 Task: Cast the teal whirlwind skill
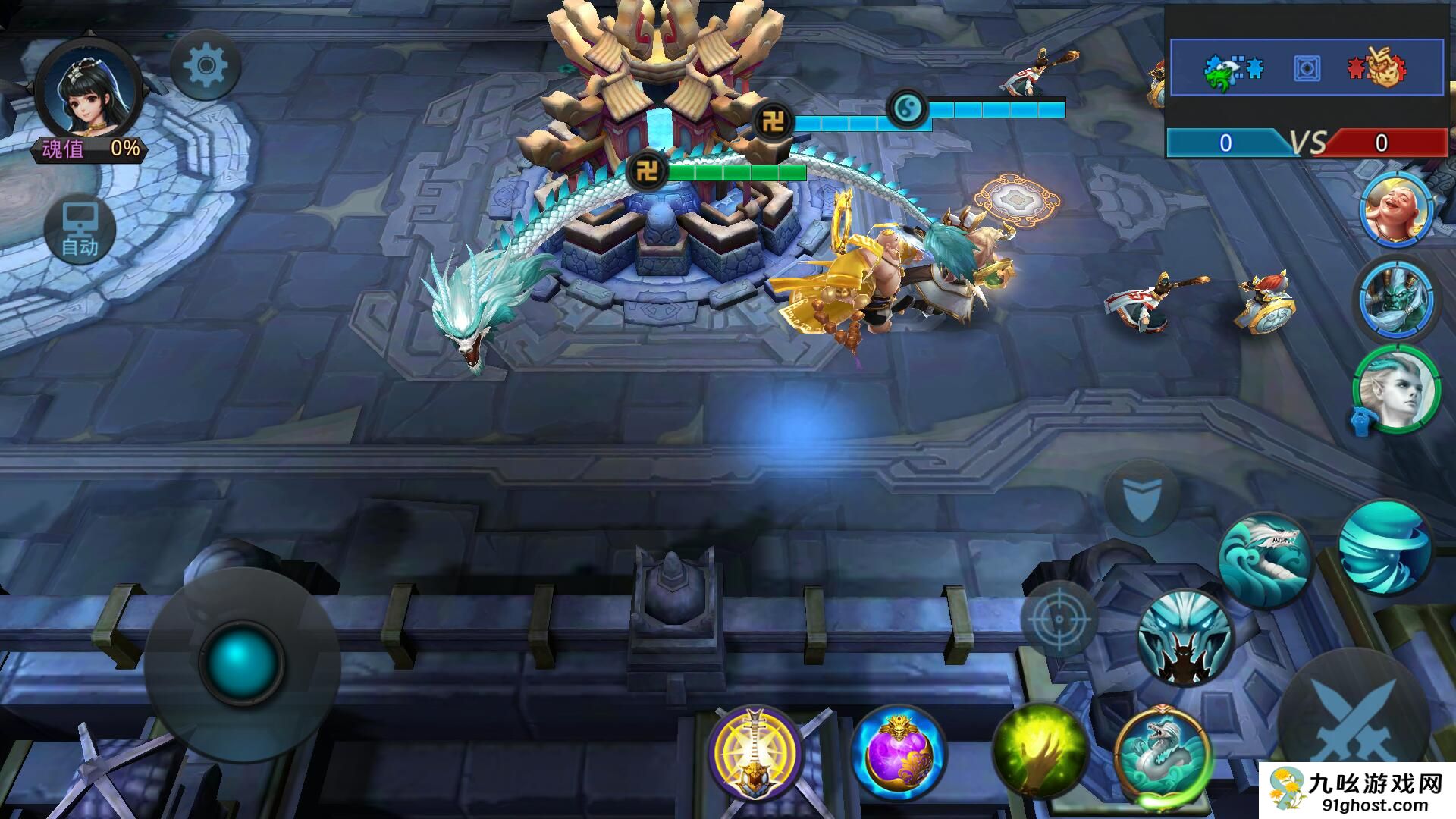coord(1385,548)
